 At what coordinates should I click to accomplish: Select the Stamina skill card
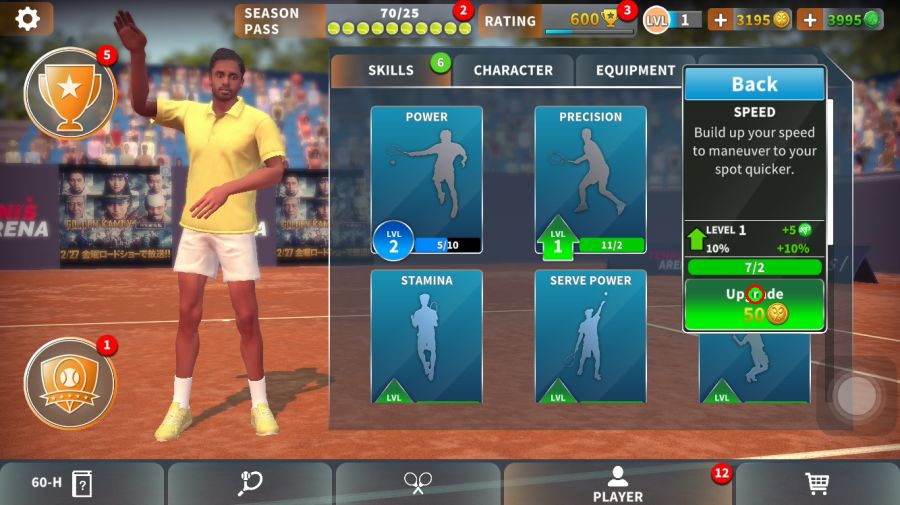coord(426,337)
